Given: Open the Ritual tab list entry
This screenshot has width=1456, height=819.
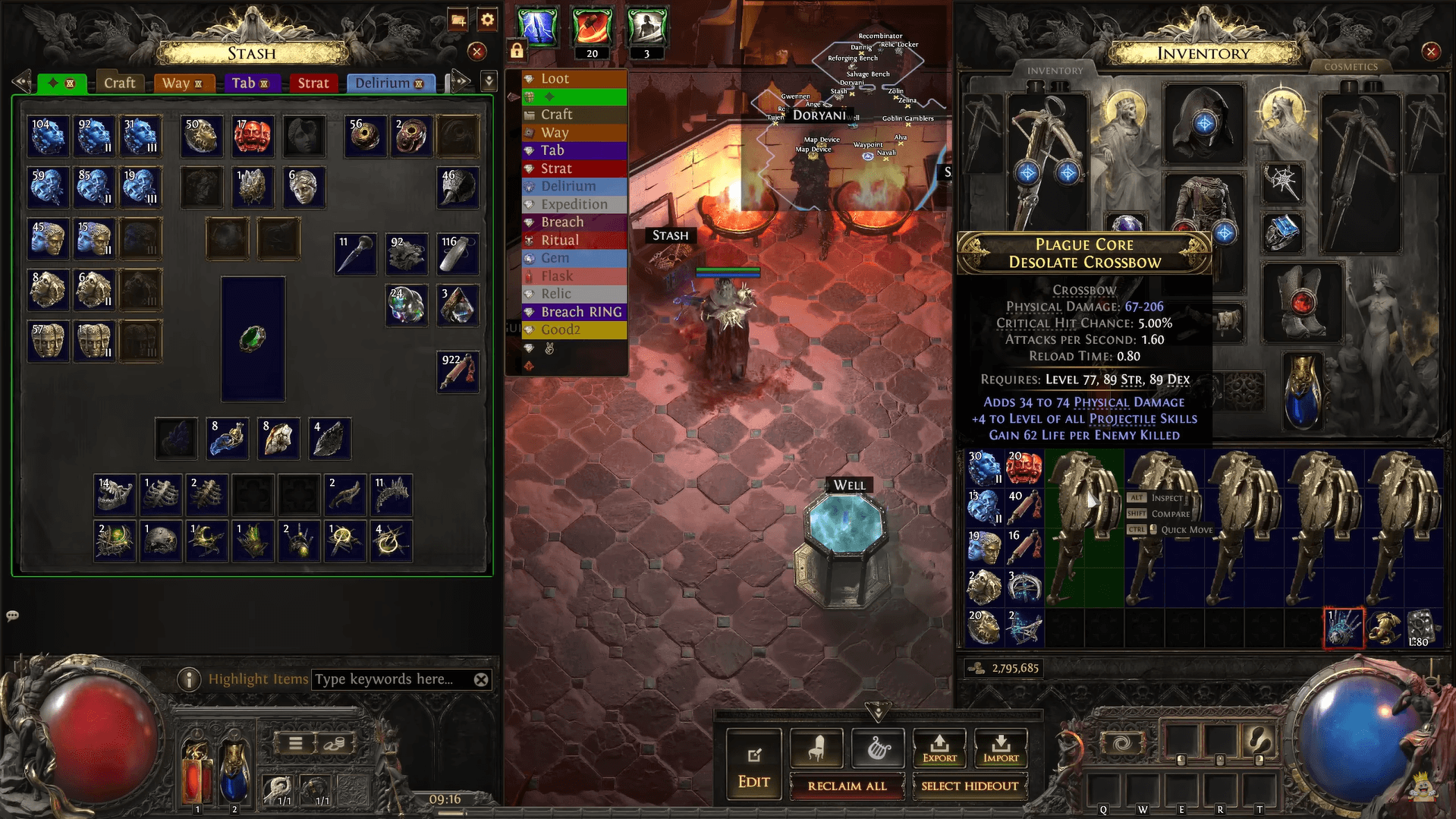Looking at the screenshot, I should coord(559,240).
